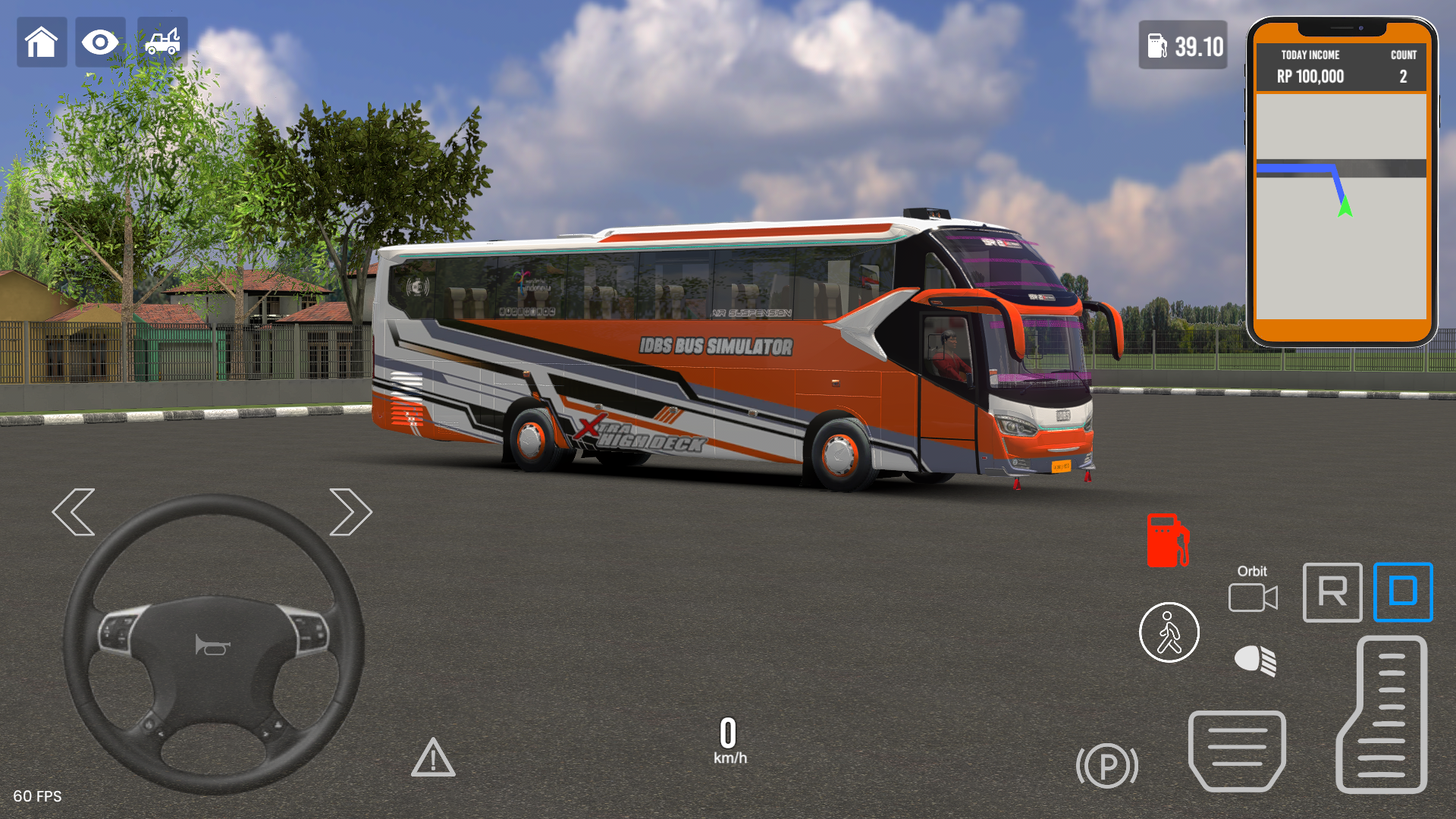Switch gear to R reverse
Viewport: 1456px width, 819px height.
click(1332, 592)
